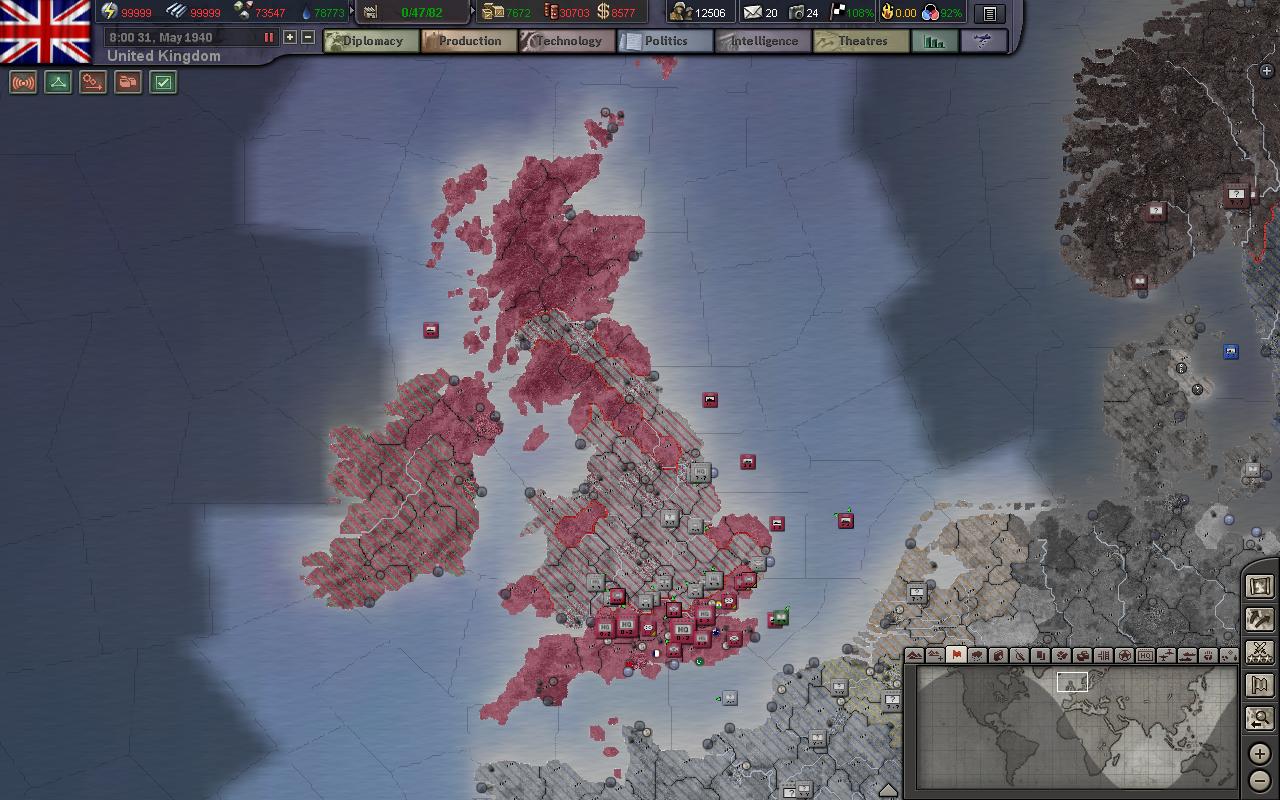Open the statistics bar-chart button
This screenshot has height=800, width=1280.
coord(935,41)
